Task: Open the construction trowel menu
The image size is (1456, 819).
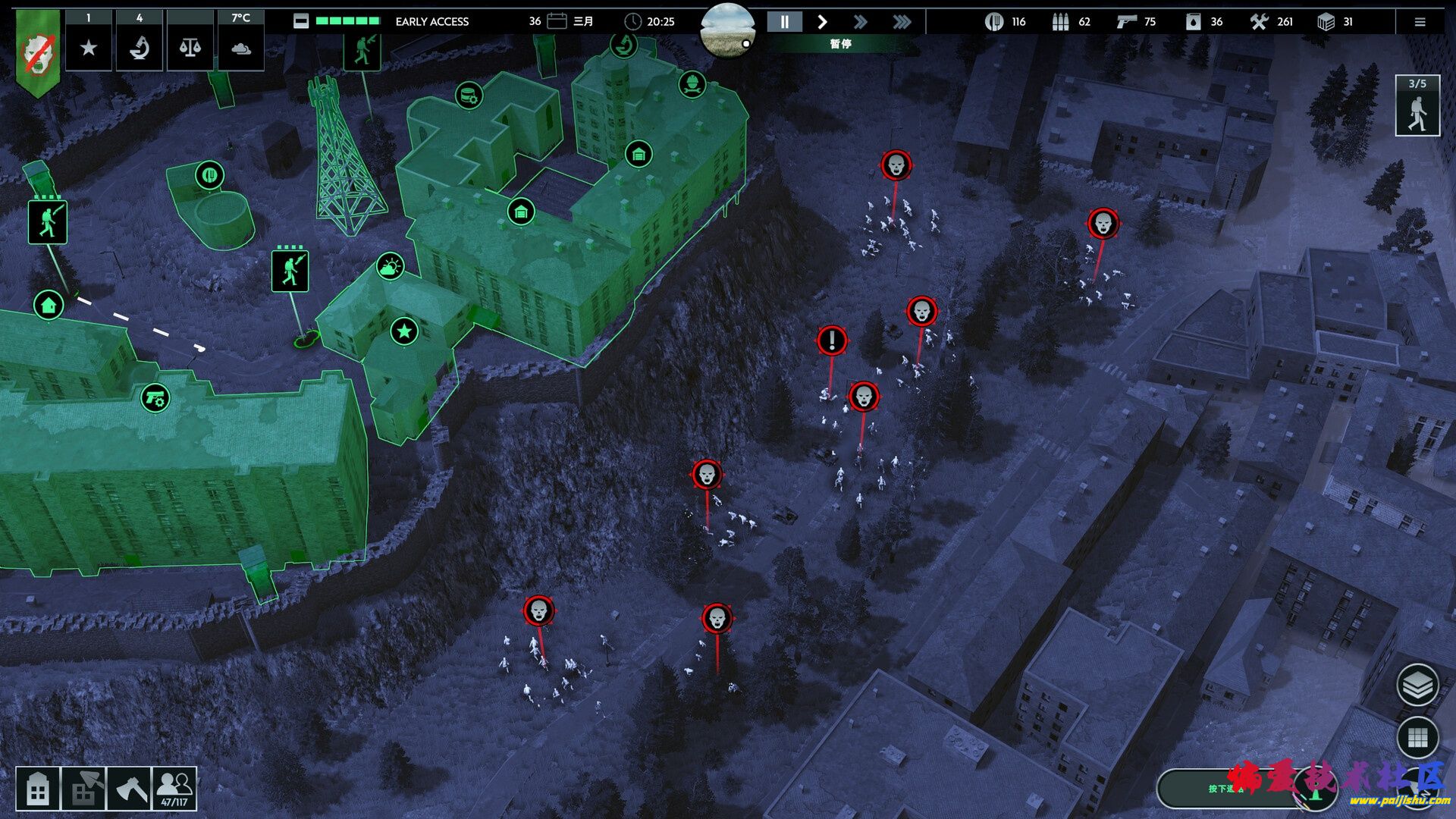Action: click(x=83, y=789)
